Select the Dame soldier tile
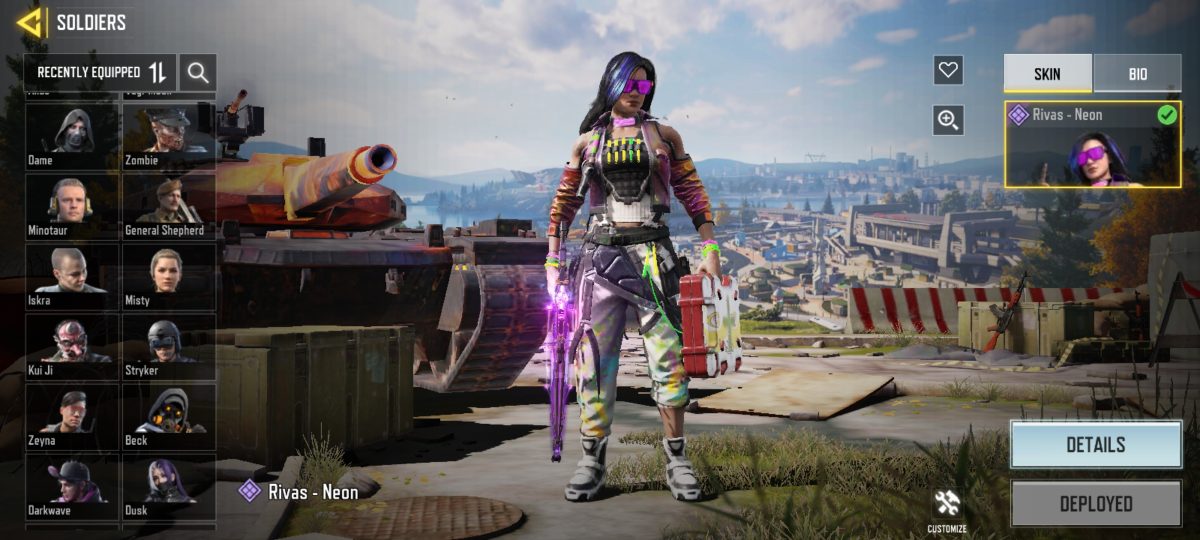 (x=72, y=135)
